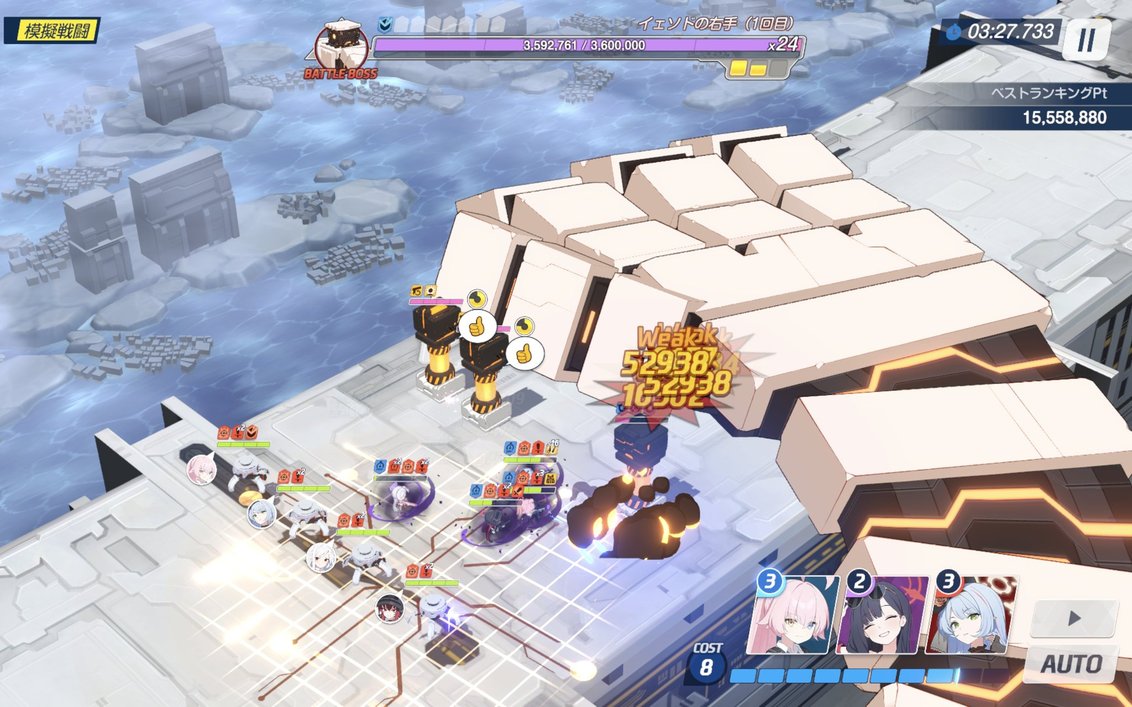1132x707 pixels.
Task: Pause the battle
Action: (1085, 40)
